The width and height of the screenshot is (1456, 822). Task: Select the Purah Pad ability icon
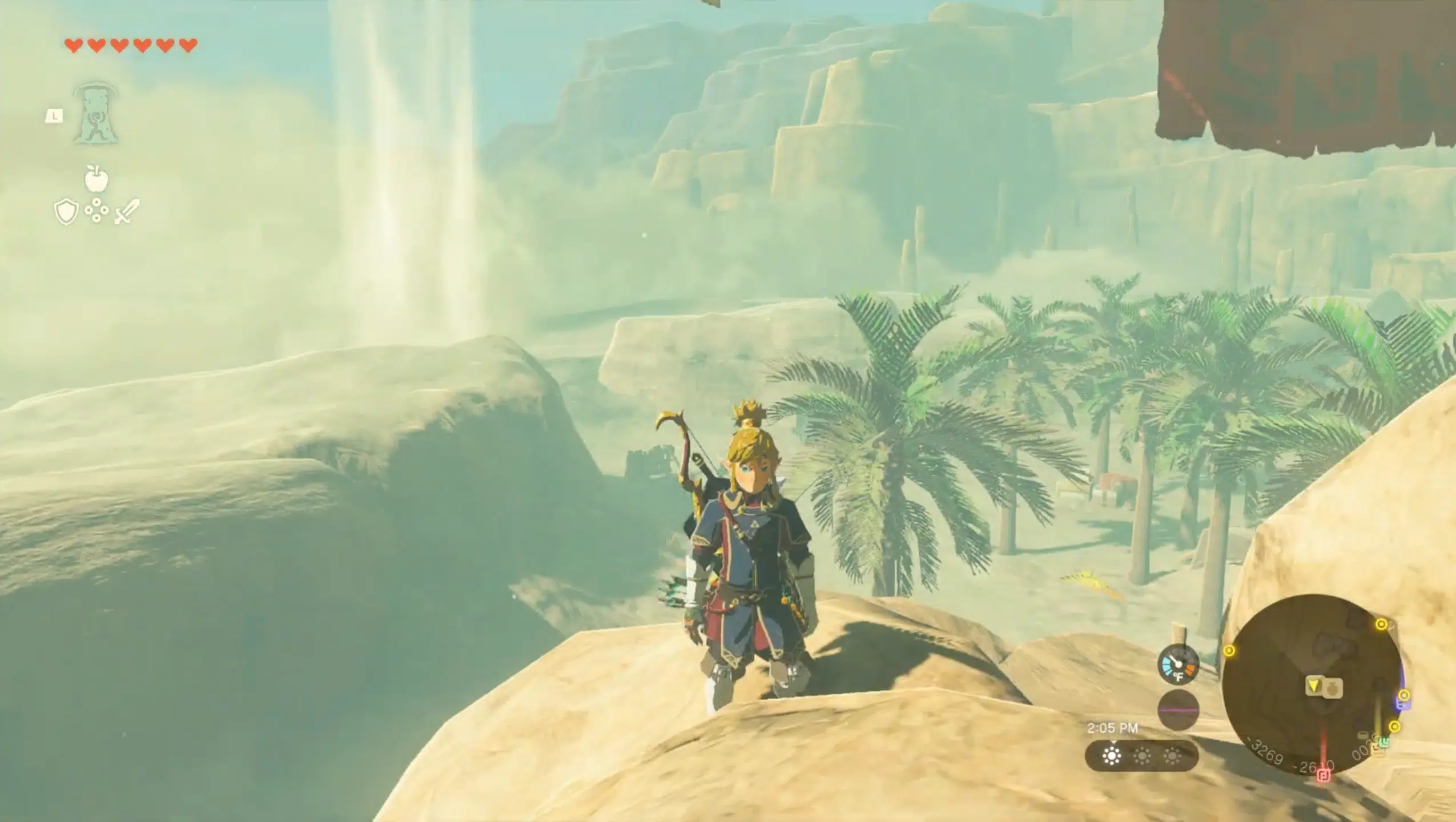pos(95,114)
